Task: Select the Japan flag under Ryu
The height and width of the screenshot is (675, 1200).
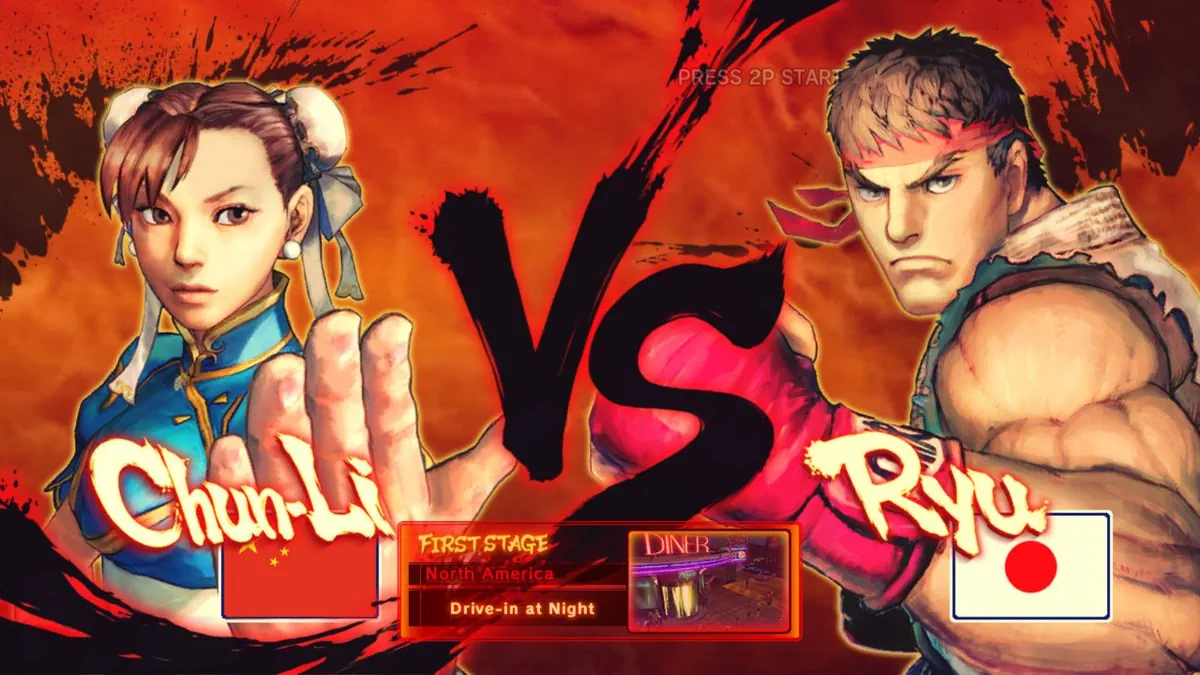Action: click(1031, 566)
